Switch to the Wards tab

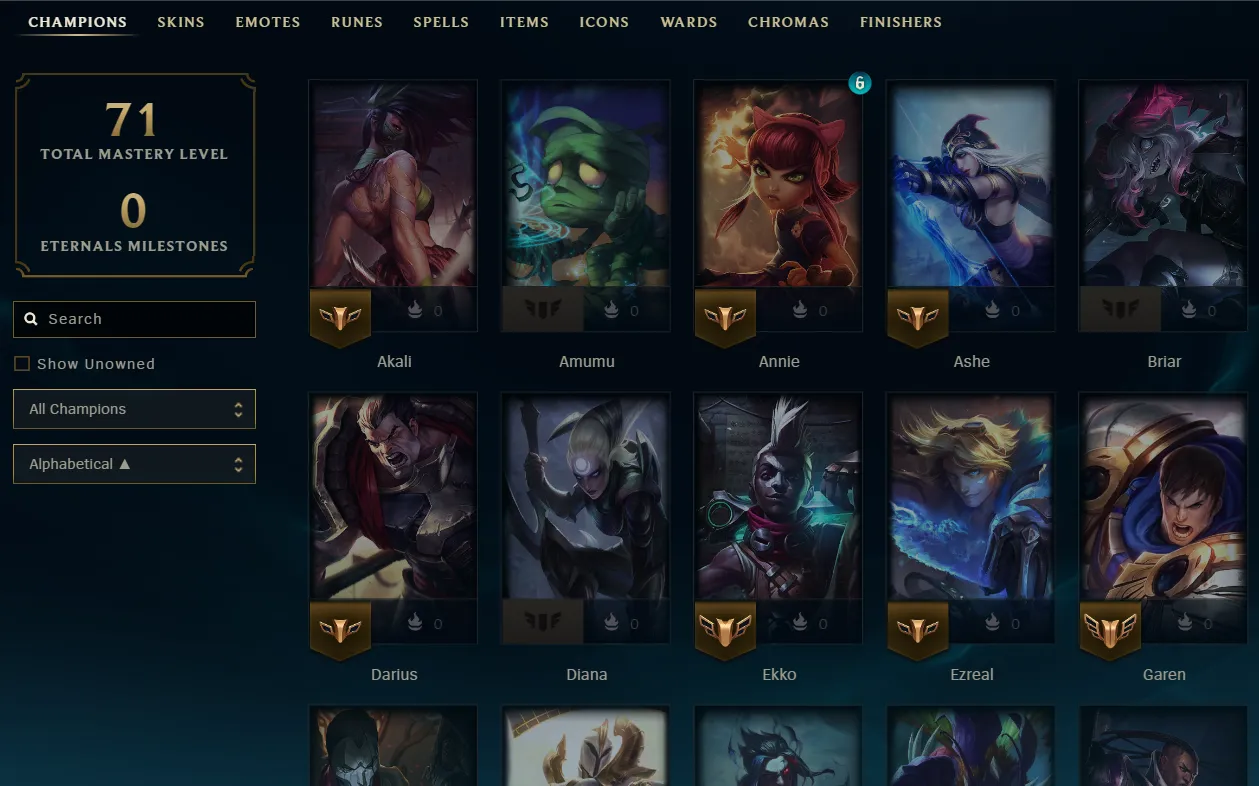tap(689, 22)
